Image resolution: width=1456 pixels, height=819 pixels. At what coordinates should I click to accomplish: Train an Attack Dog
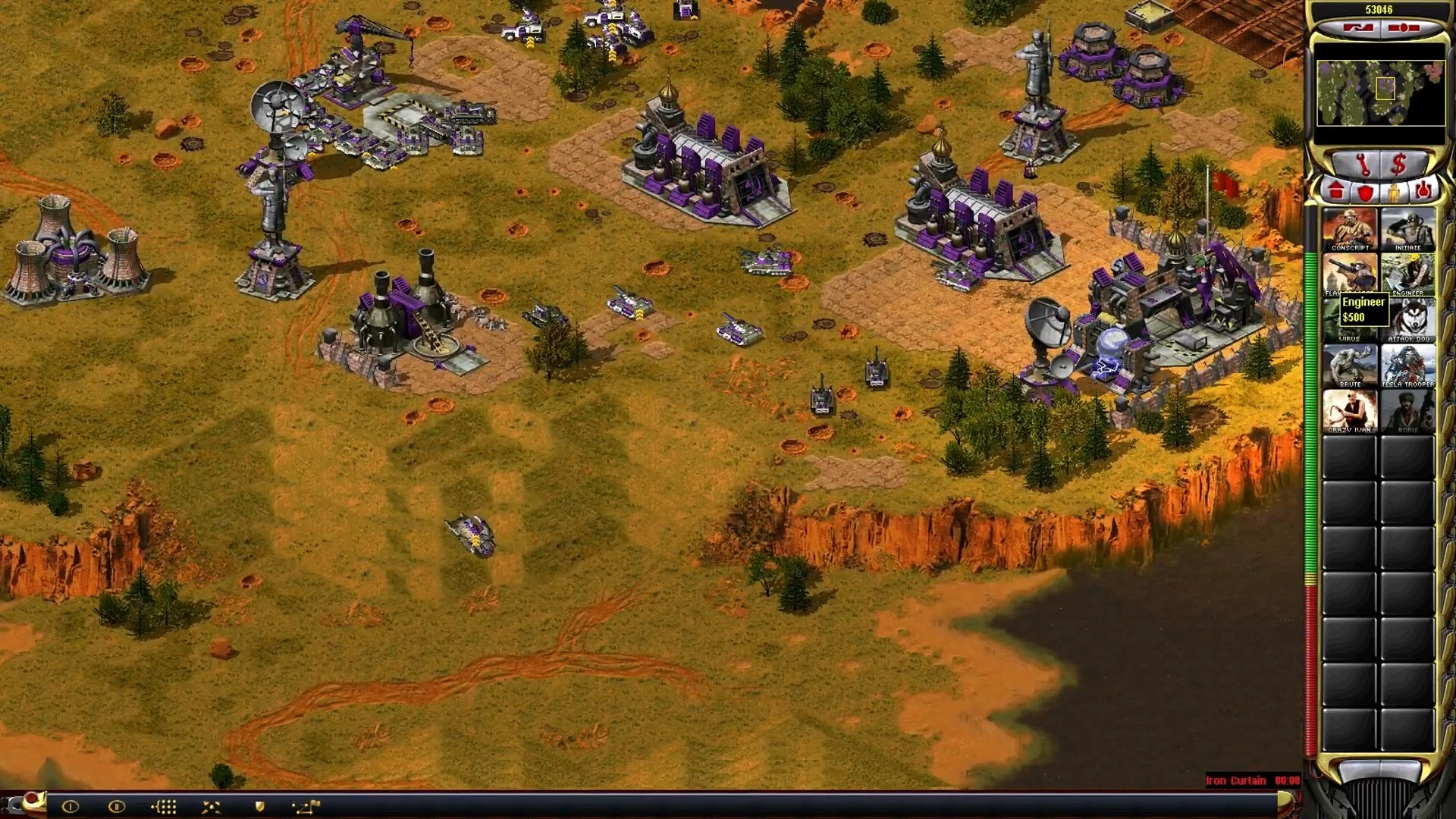point(1407,320)
